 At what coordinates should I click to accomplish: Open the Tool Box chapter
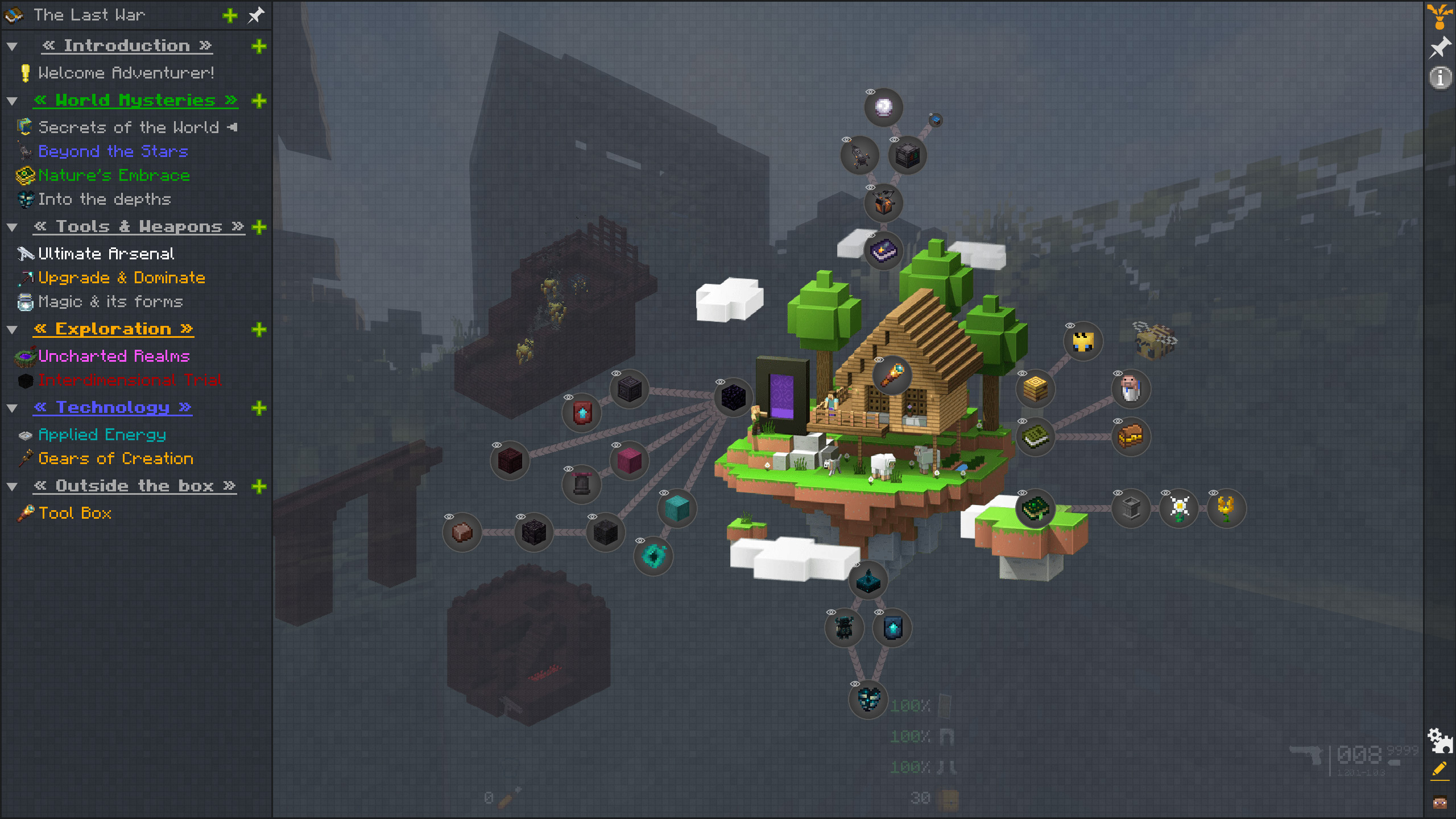pos(75,513)
